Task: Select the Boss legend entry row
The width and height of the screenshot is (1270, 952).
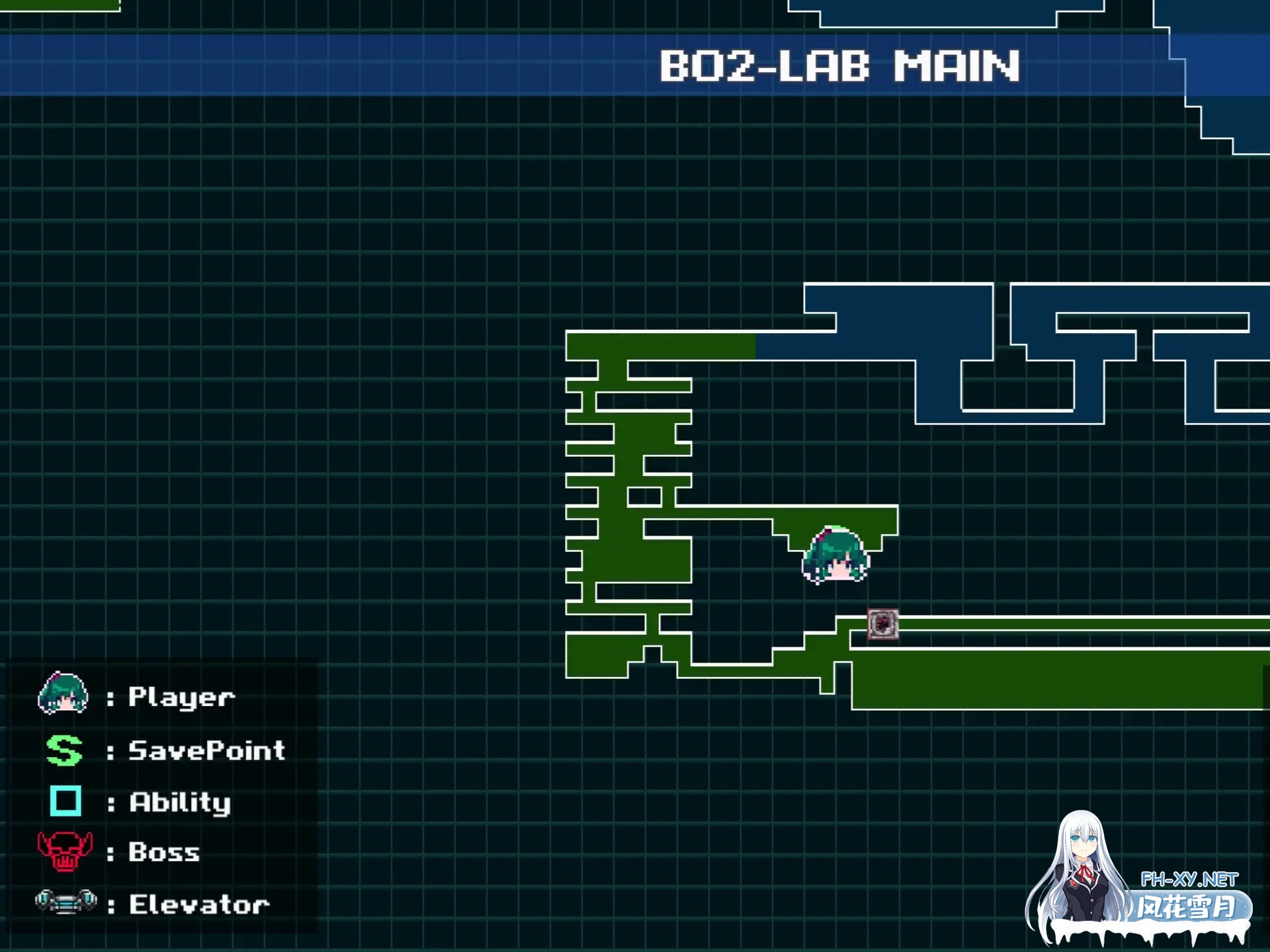Action: [x=119, y=853]
